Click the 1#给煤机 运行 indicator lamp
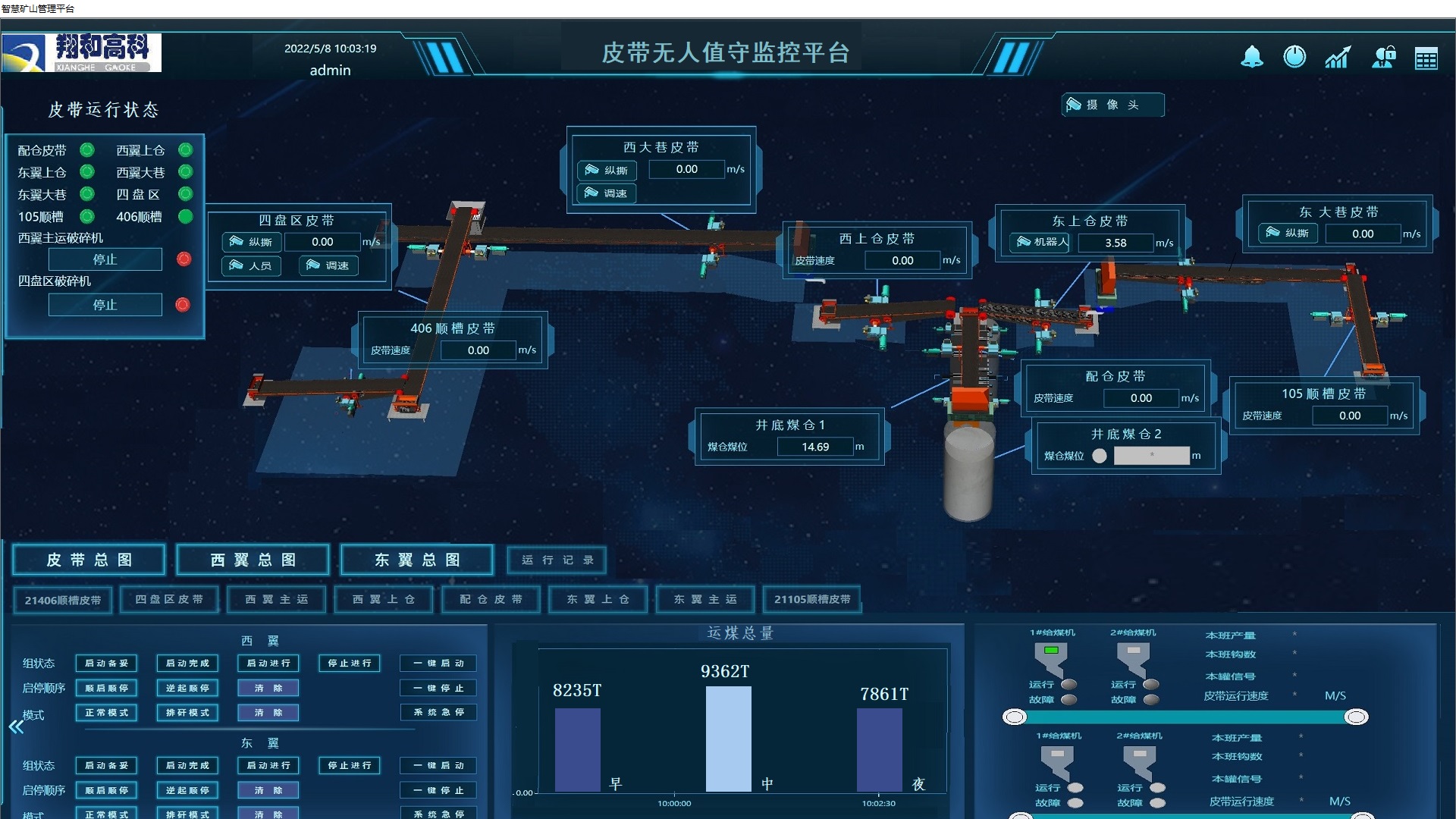 coord(1069,683)
